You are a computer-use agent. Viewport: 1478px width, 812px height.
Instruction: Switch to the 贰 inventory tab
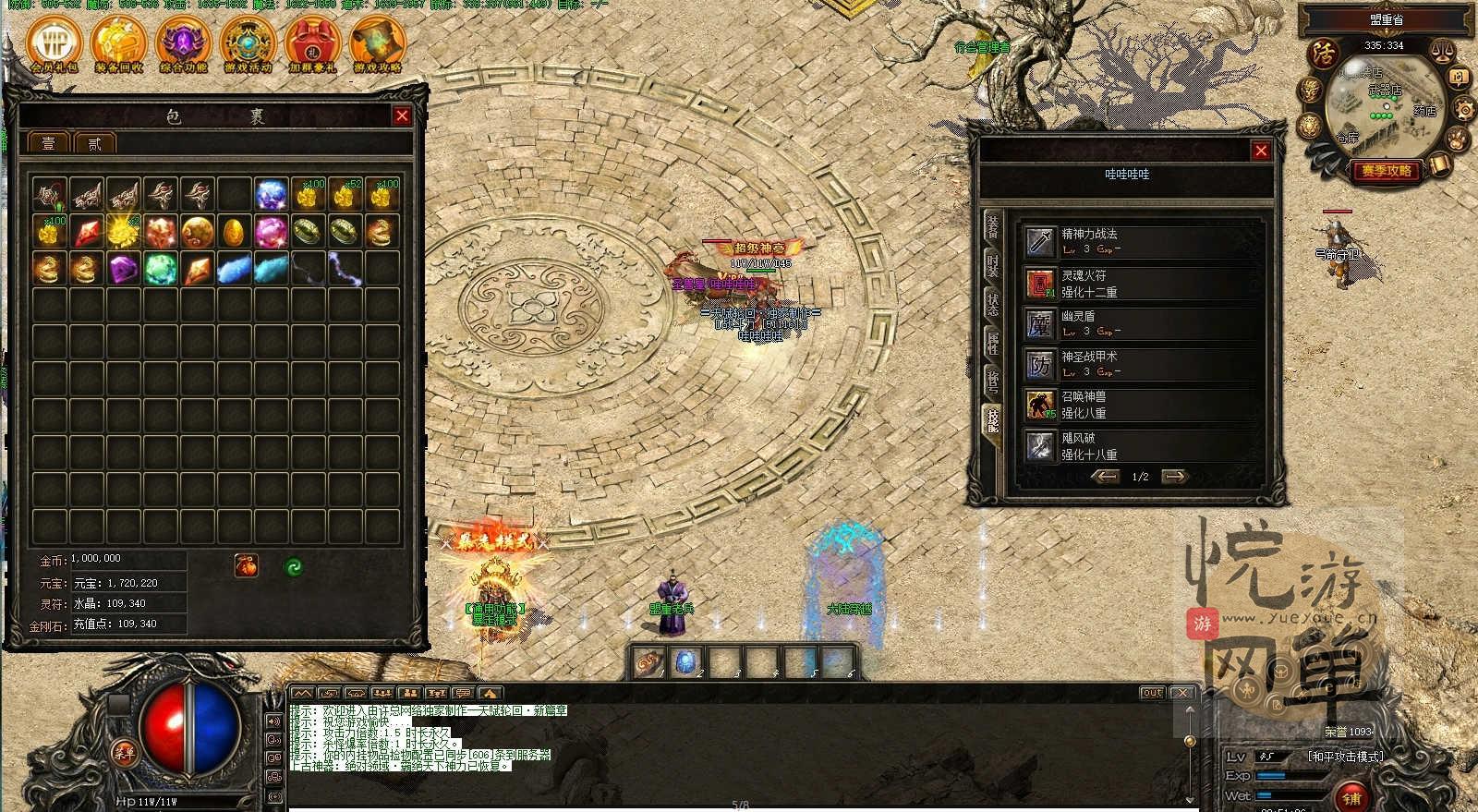[92, 143]
